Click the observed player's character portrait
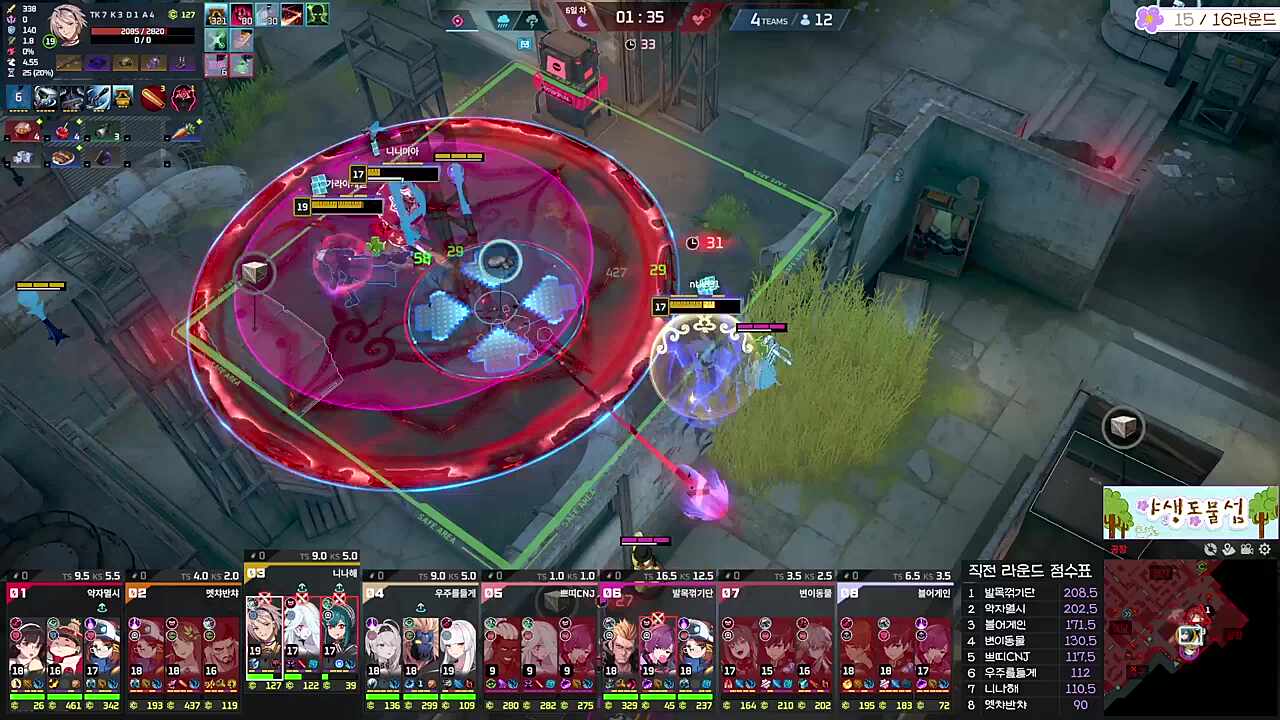1280x720 pixels. 68,25
